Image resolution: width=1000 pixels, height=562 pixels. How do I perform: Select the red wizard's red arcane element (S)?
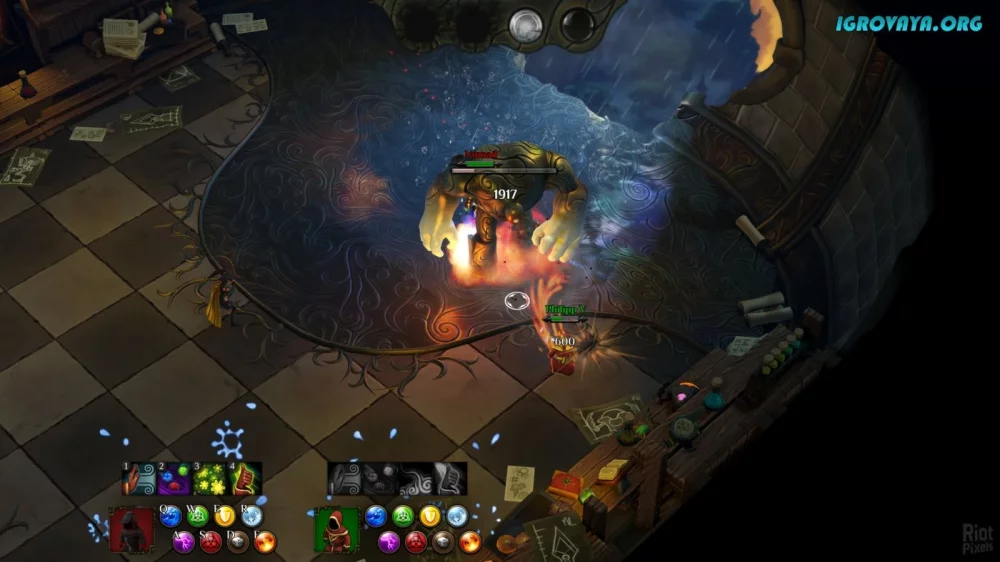pos(211,542)
